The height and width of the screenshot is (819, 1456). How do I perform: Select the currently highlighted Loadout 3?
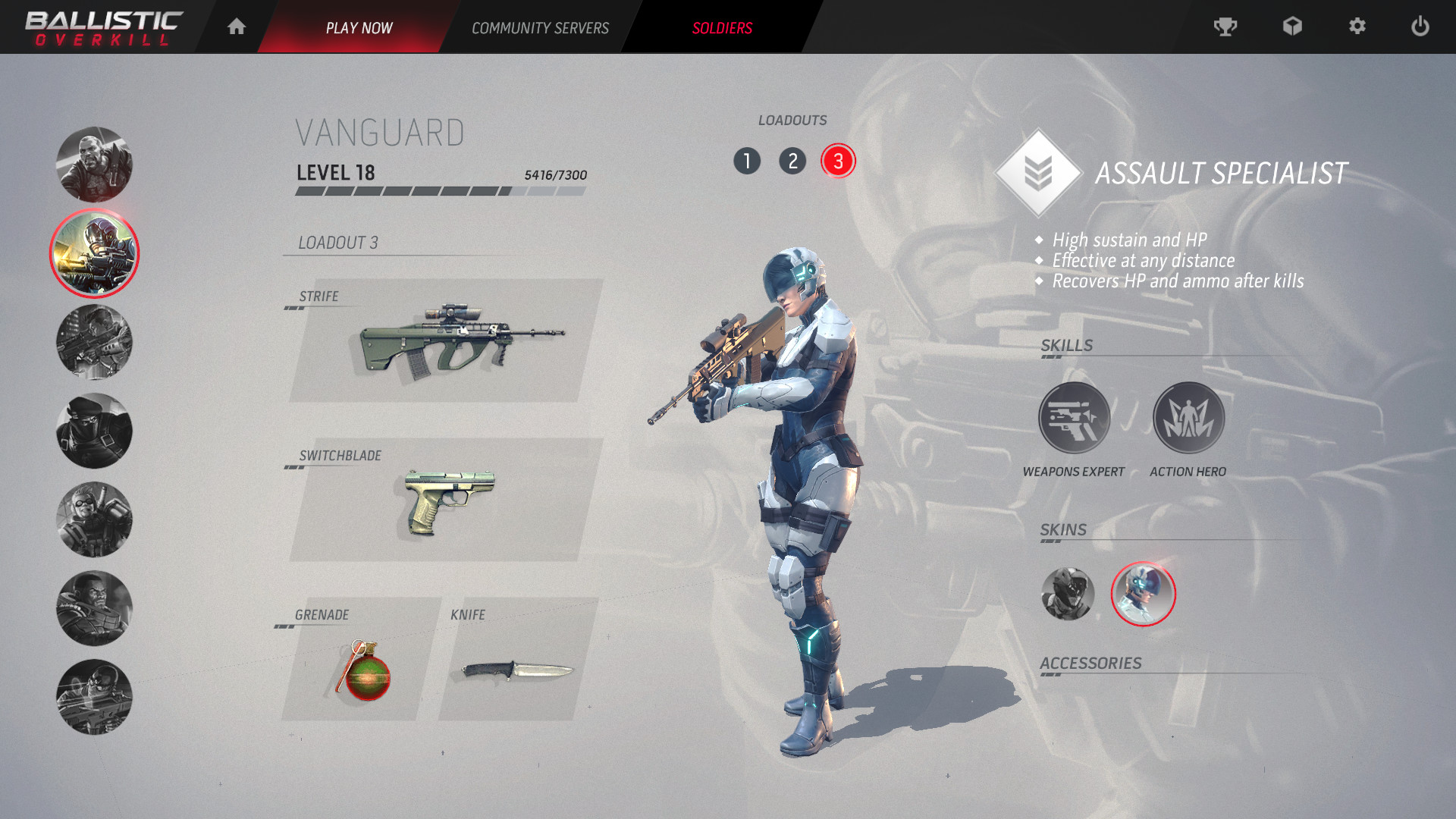coord(838,161)
